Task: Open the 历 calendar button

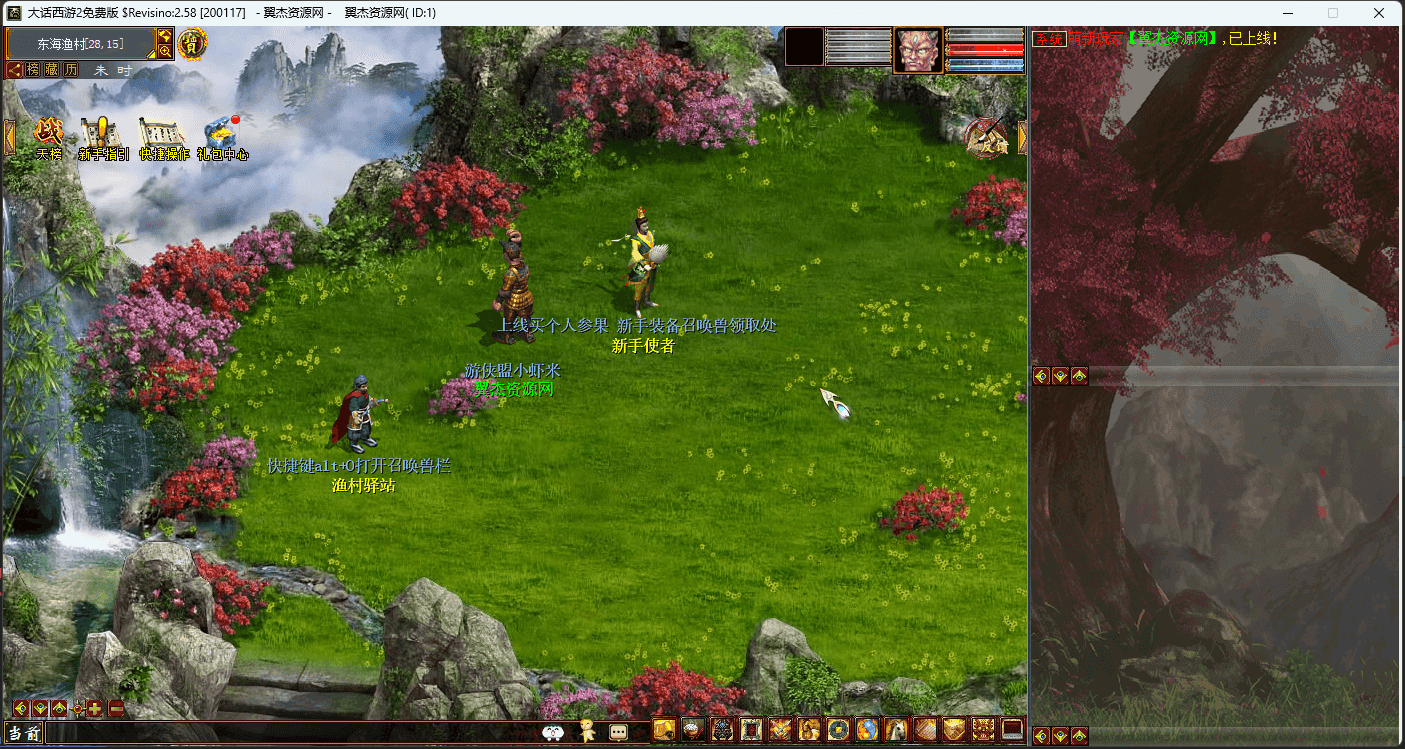Action: [71, 70]
